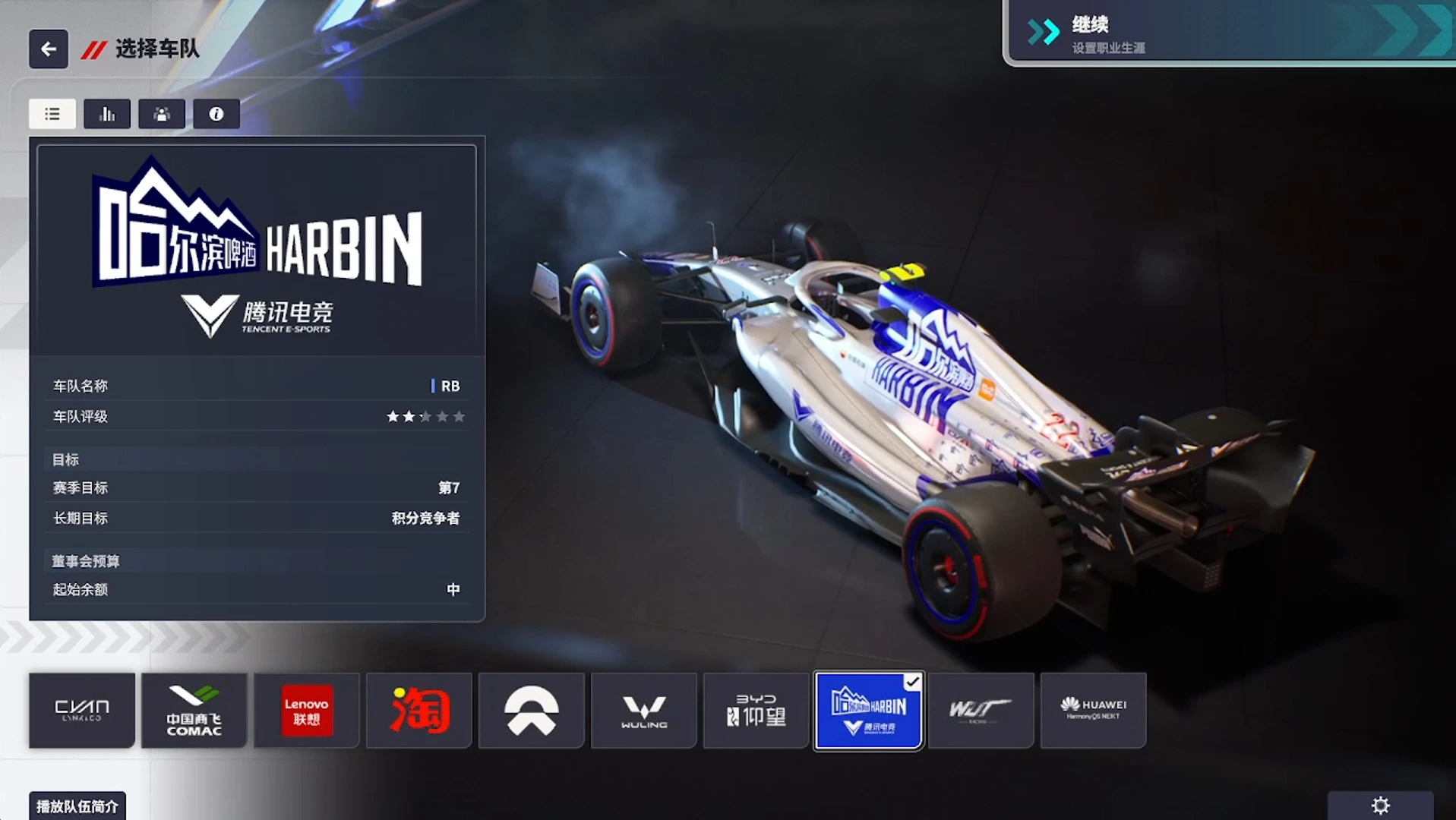Screen dimensions: 1456x820
Task: Select the Huawei team tile
Action: click(x=1094, y=711)
